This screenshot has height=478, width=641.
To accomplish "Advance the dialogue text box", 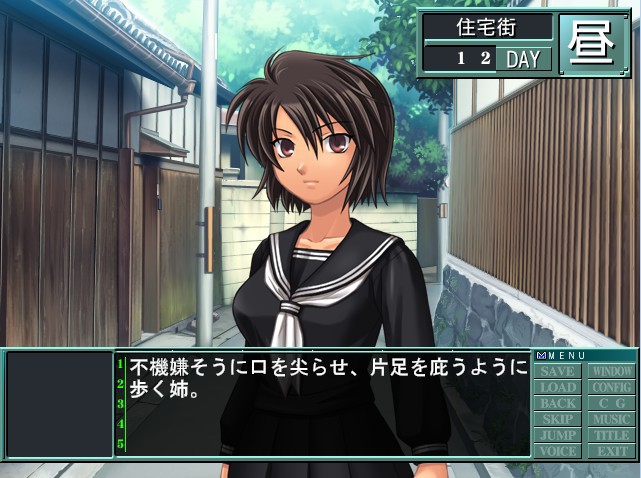I will coord(322,404).
